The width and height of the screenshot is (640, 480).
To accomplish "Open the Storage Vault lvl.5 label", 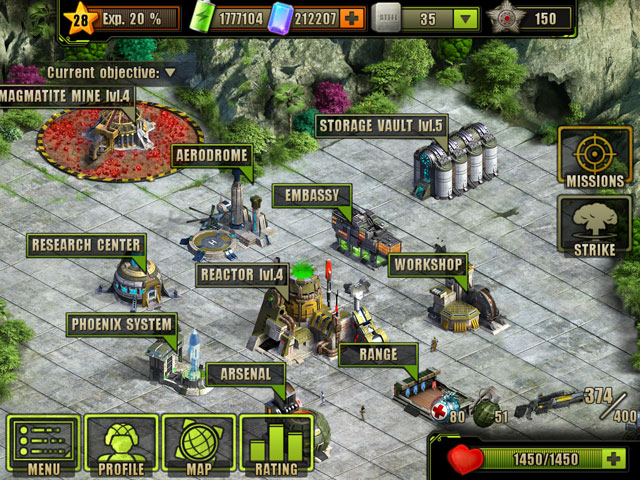I will point(381,126).
